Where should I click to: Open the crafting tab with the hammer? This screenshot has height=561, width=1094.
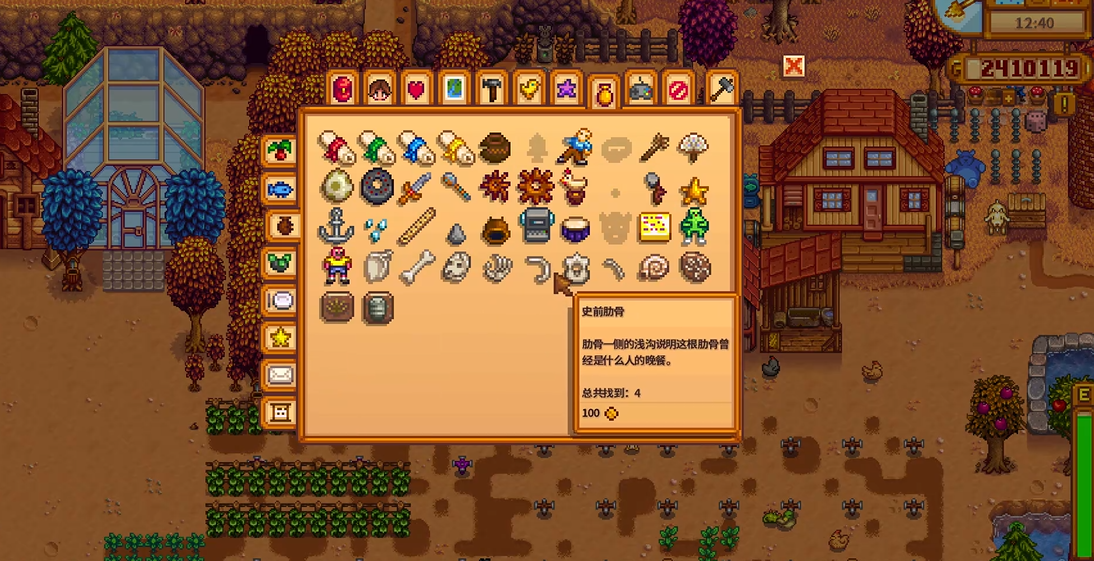pos(491,90)
